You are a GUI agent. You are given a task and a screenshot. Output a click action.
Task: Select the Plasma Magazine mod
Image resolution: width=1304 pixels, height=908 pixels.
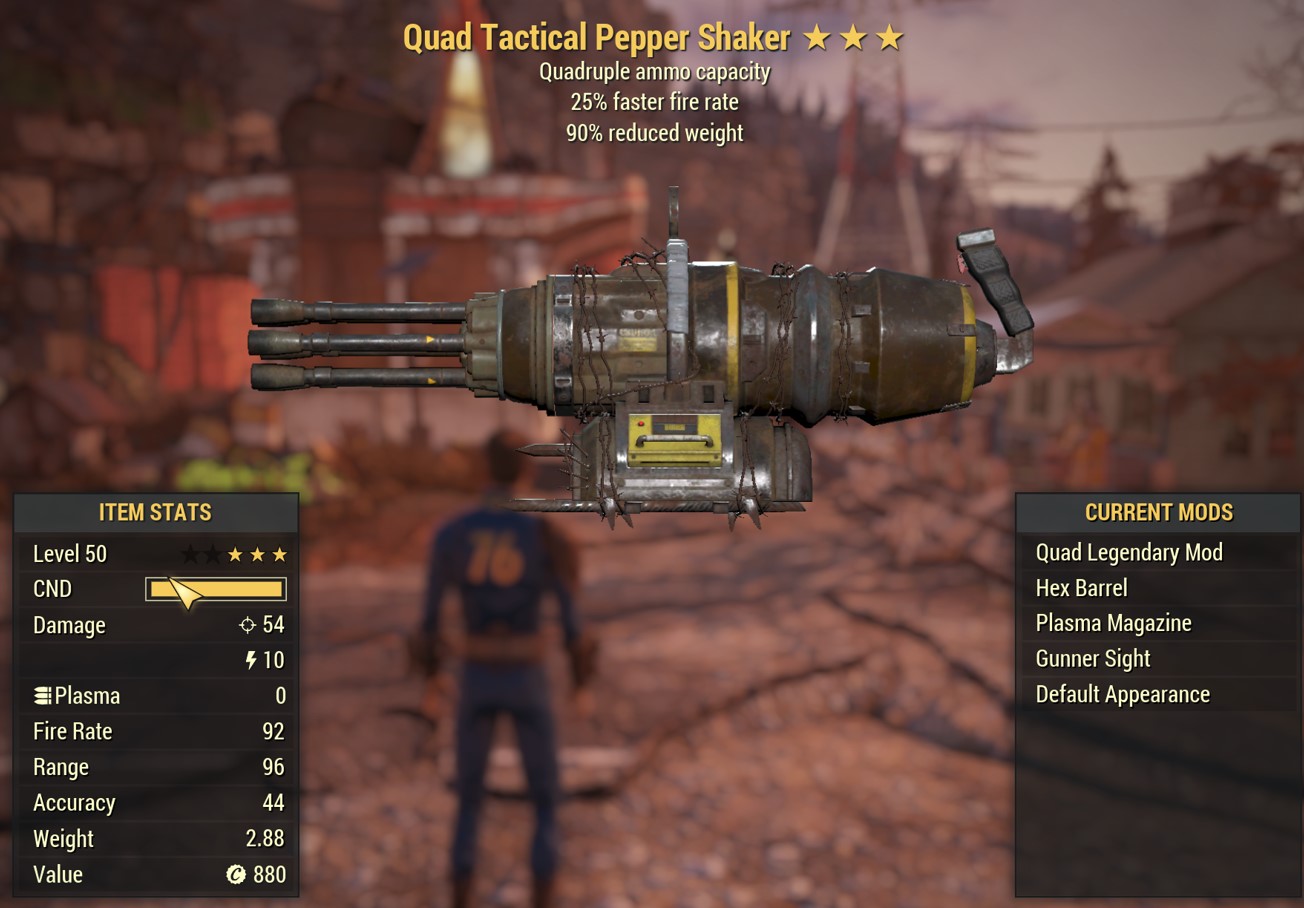[x=1113, y=623]
